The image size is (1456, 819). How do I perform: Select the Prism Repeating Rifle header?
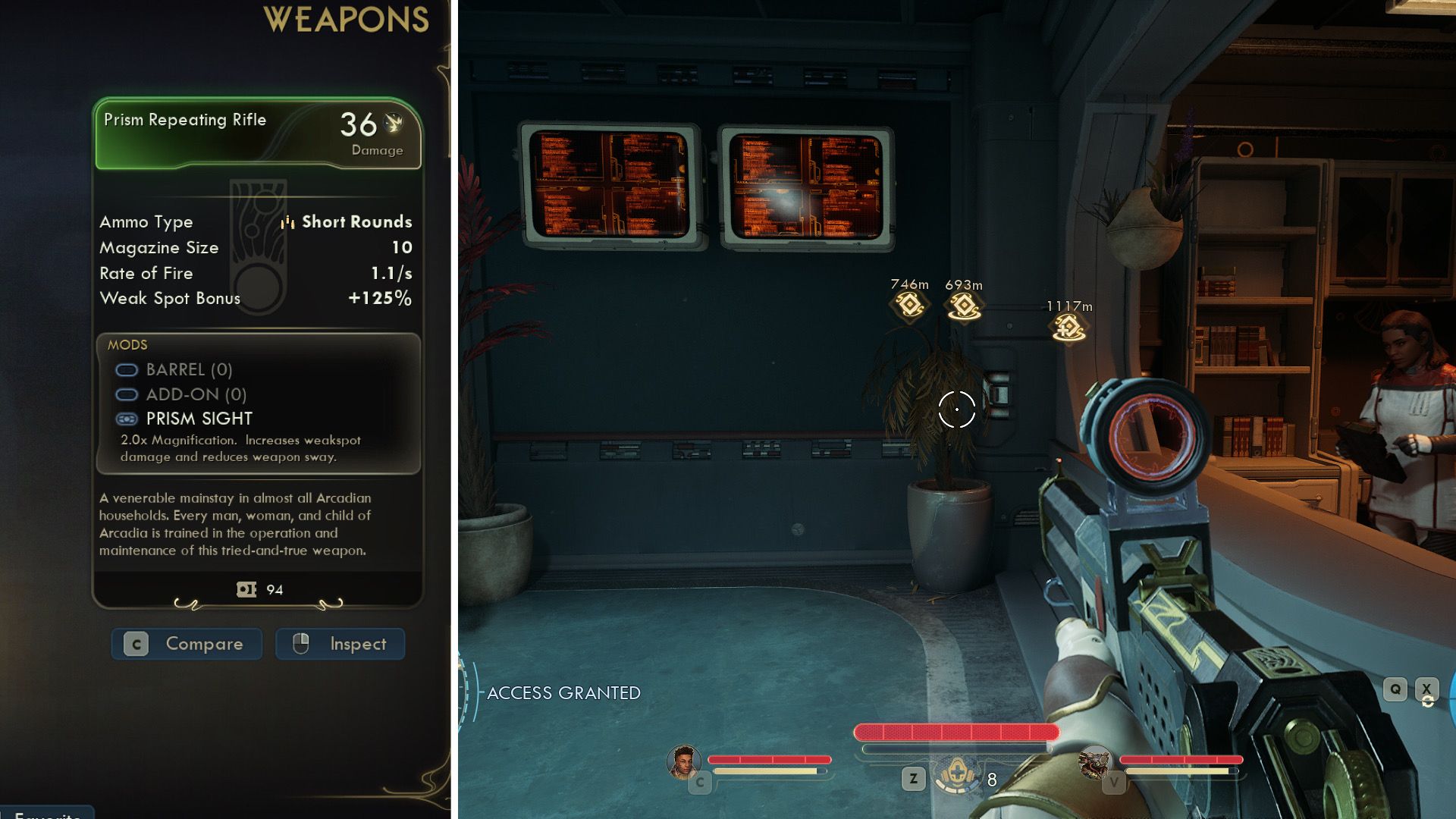[258, 134]
